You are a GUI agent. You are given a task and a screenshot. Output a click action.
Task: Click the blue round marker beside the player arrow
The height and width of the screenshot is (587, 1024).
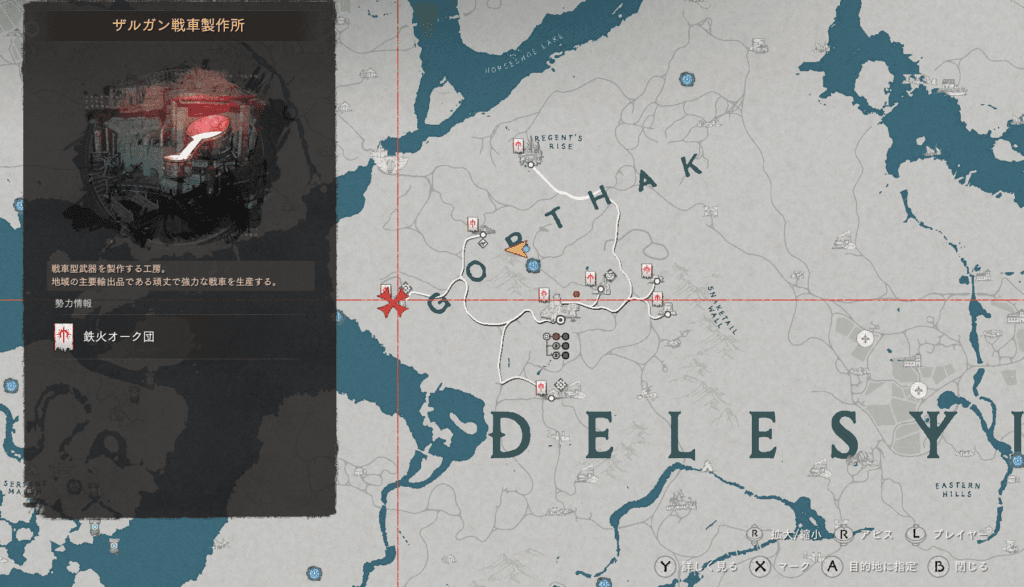[534, 266]
